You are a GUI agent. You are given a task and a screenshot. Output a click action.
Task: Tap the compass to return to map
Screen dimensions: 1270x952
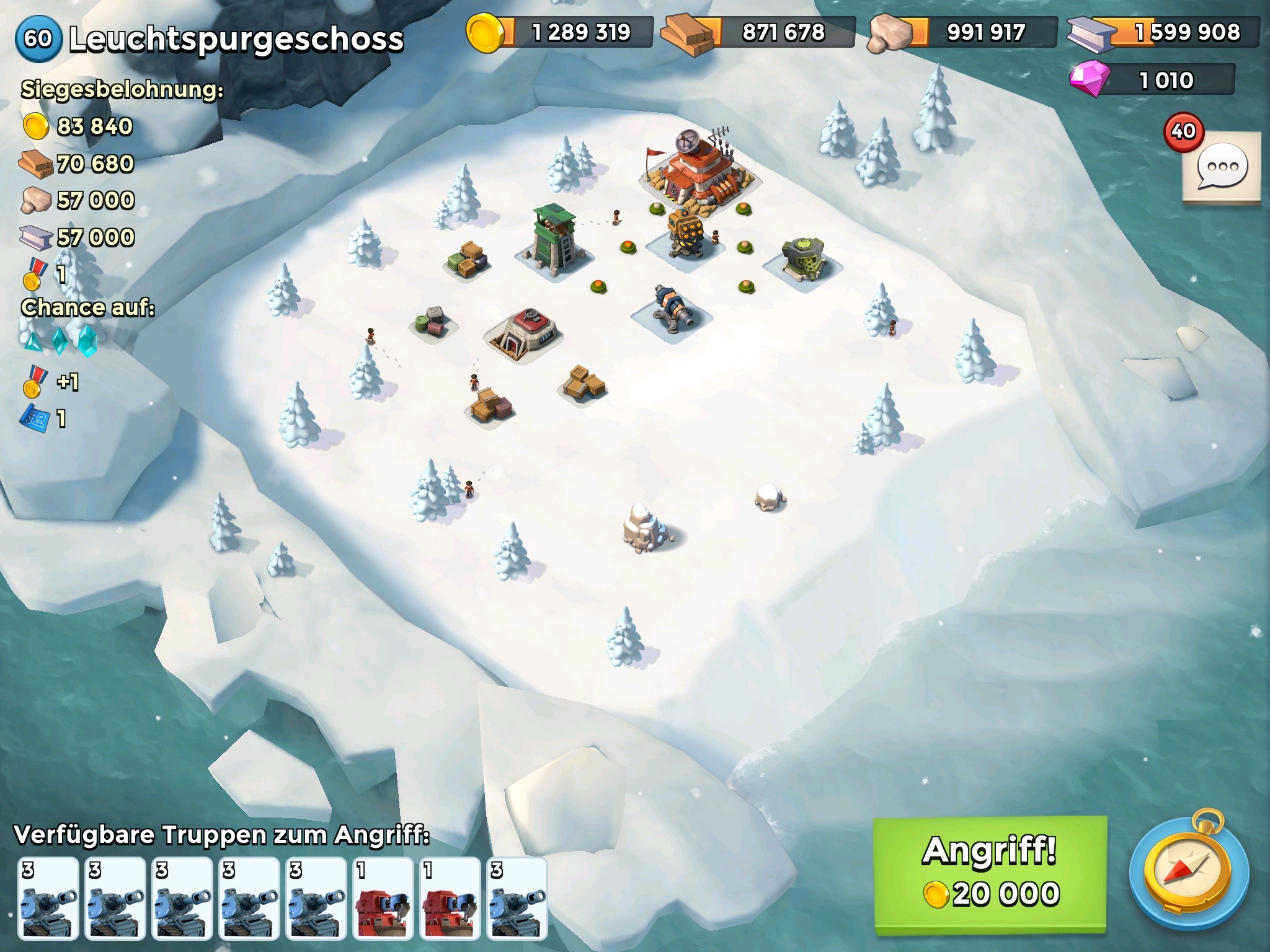[1189, 875]
